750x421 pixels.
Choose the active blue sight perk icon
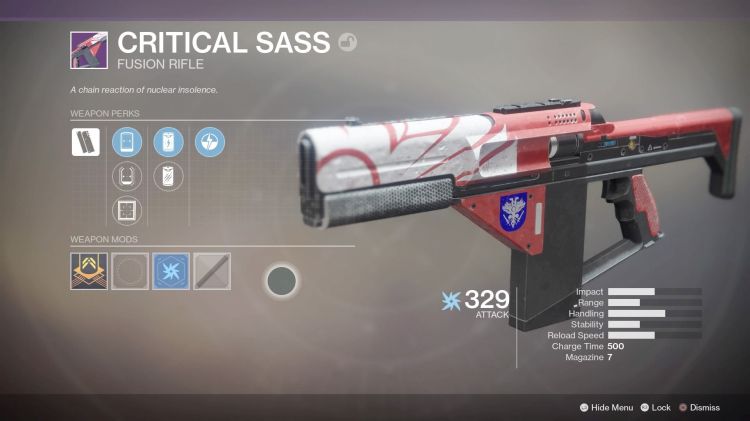coord(127,142)
